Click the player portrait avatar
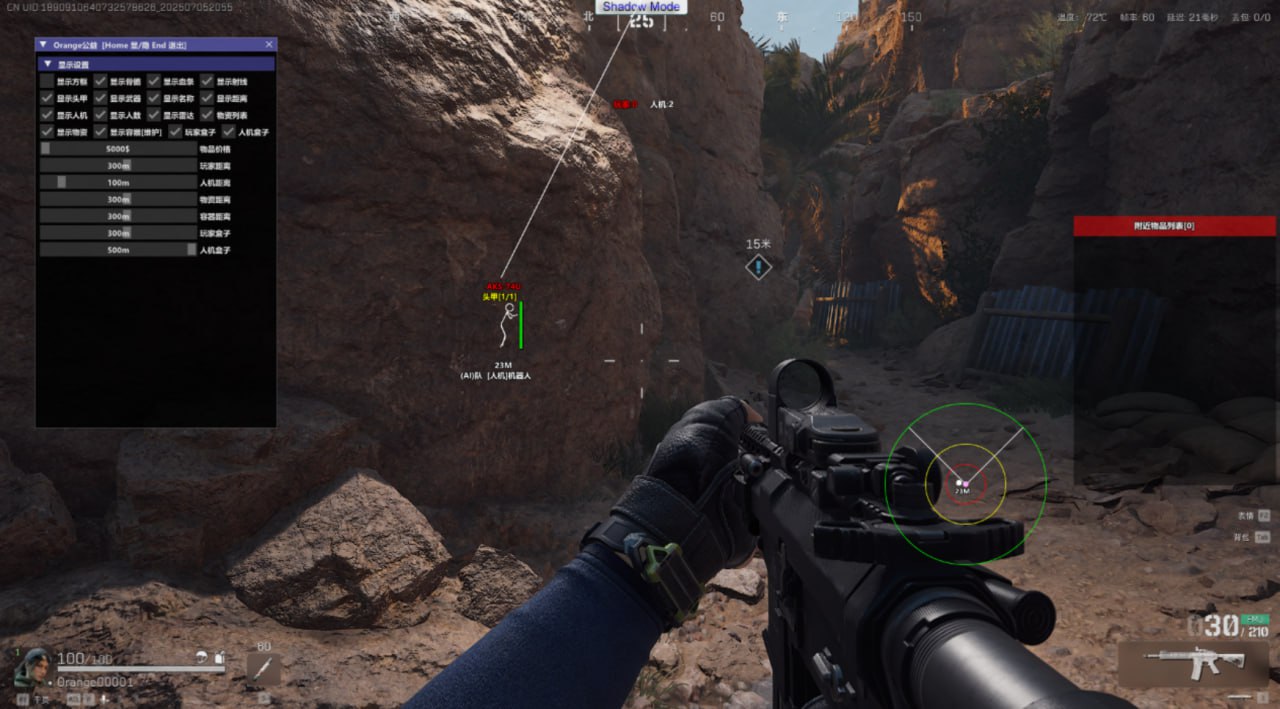This screenshot has width=1280, height=709. tap(34, 666)
